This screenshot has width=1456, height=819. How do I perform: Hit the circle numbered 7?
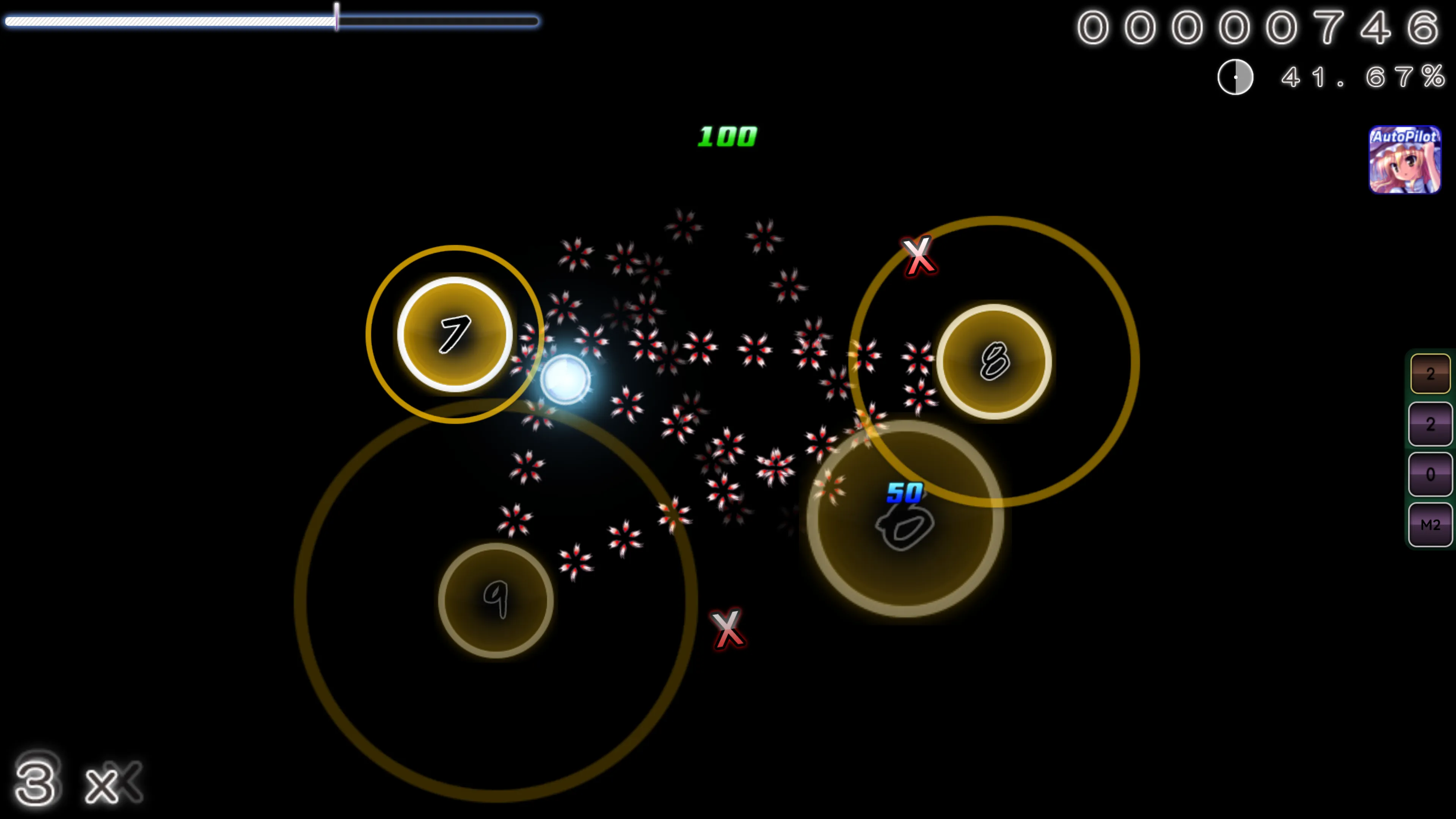(x=455, y=334)
